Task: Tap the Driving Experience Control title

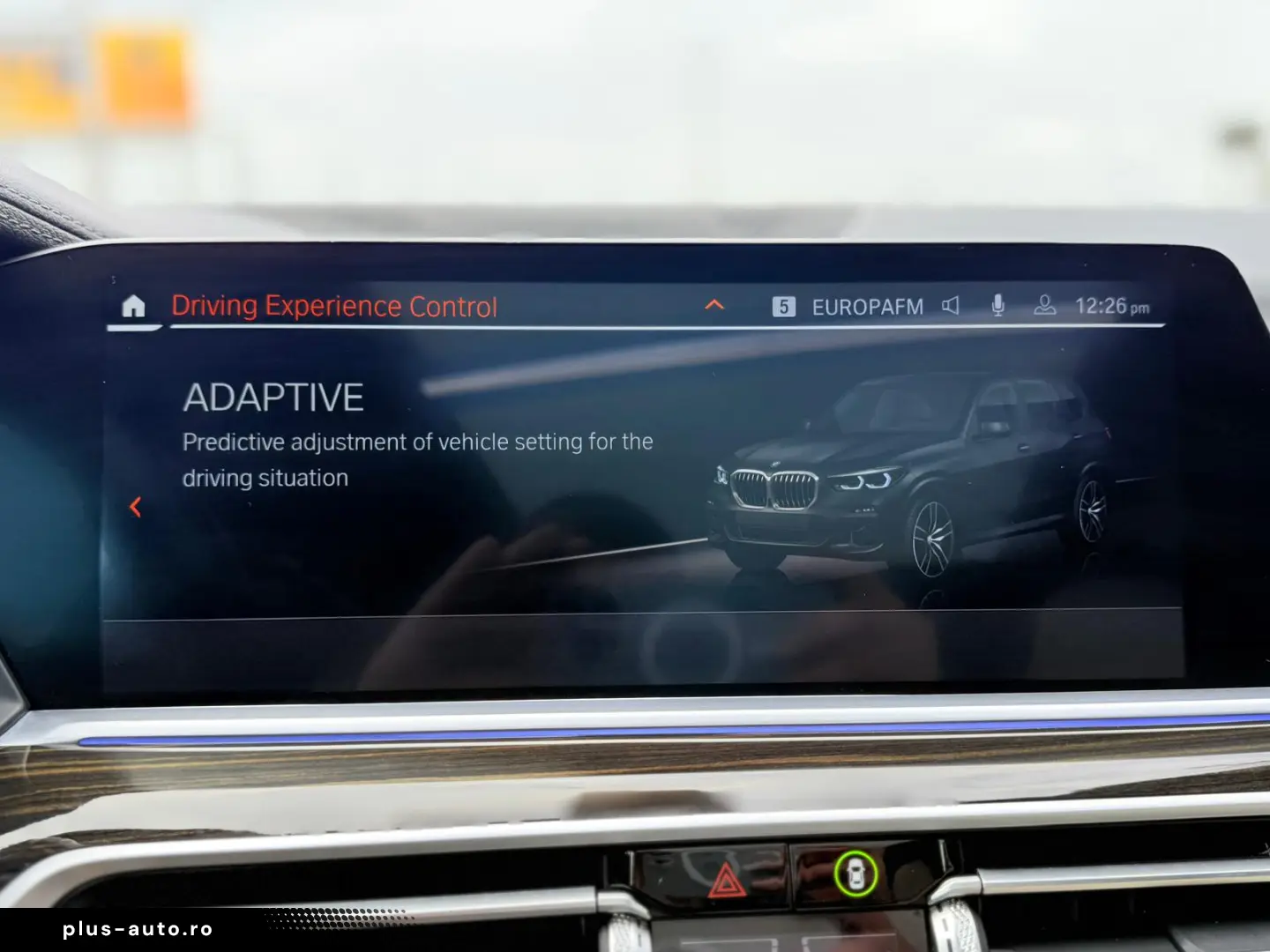Action: tap(334, 307)
